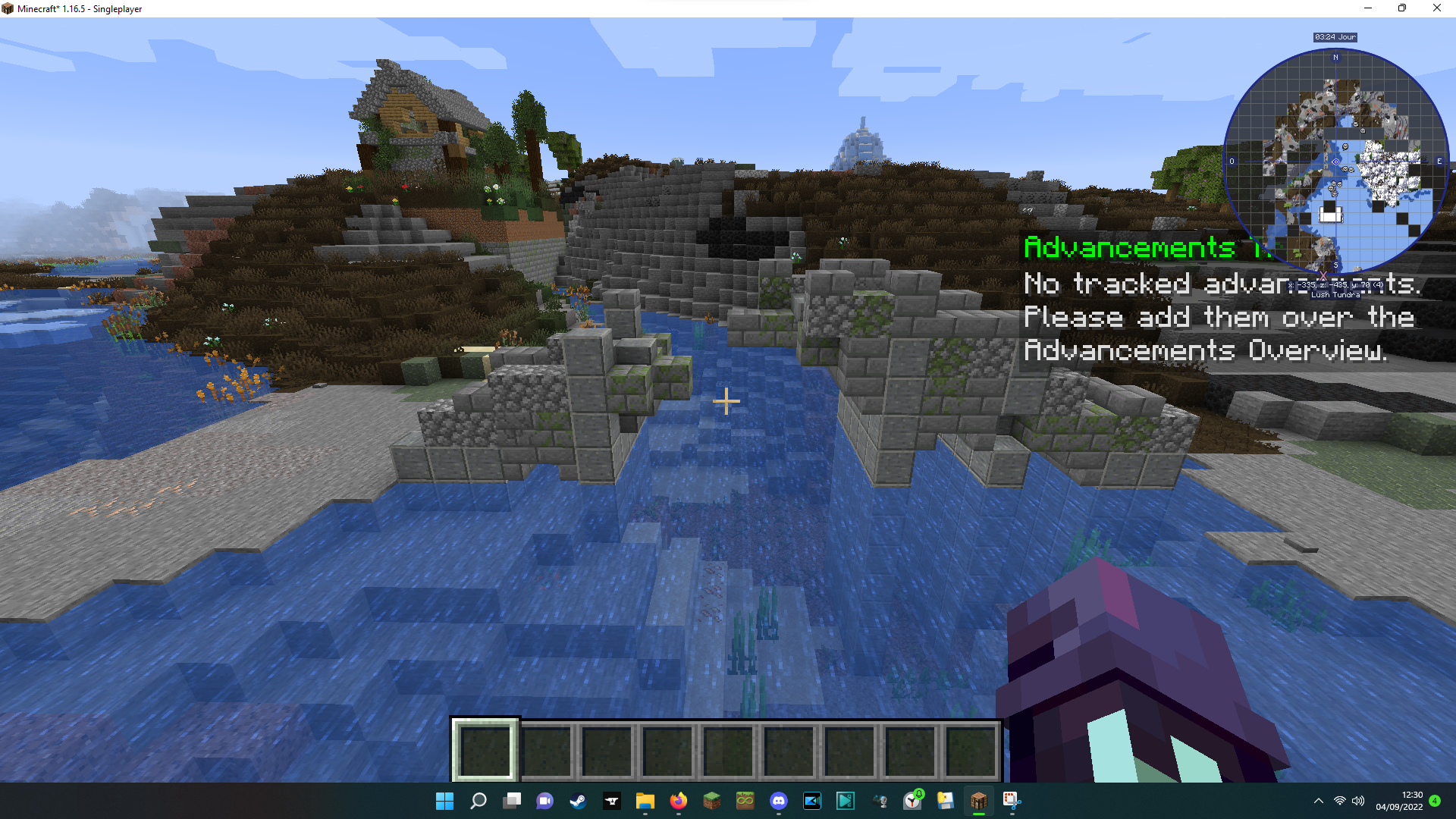Open the teal video editor taskbar icon
This screenshot has height=819, width=1456.
coord(846,801)
